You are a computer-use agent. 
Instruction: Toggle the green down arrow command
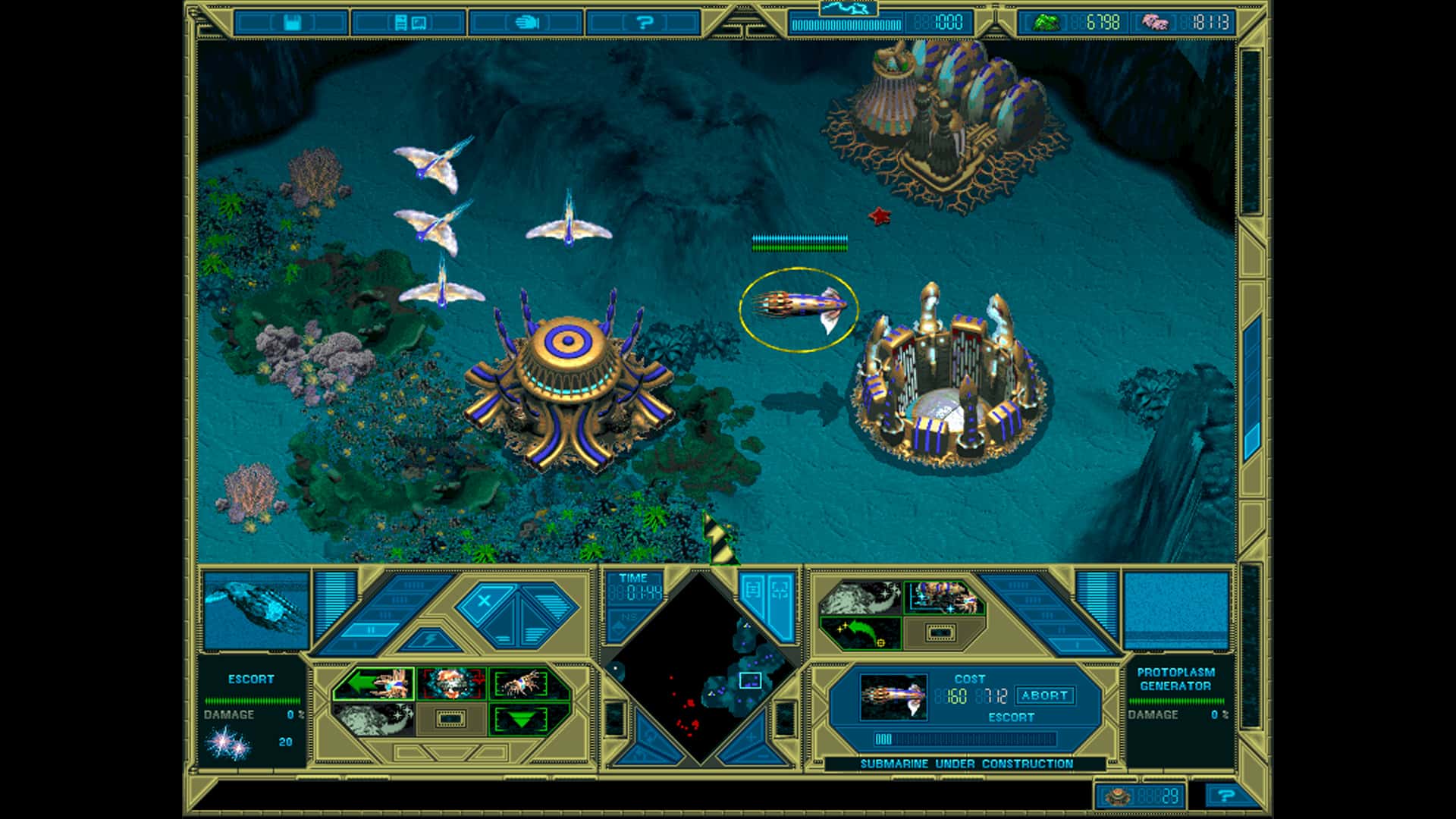(x=522, y=720)
